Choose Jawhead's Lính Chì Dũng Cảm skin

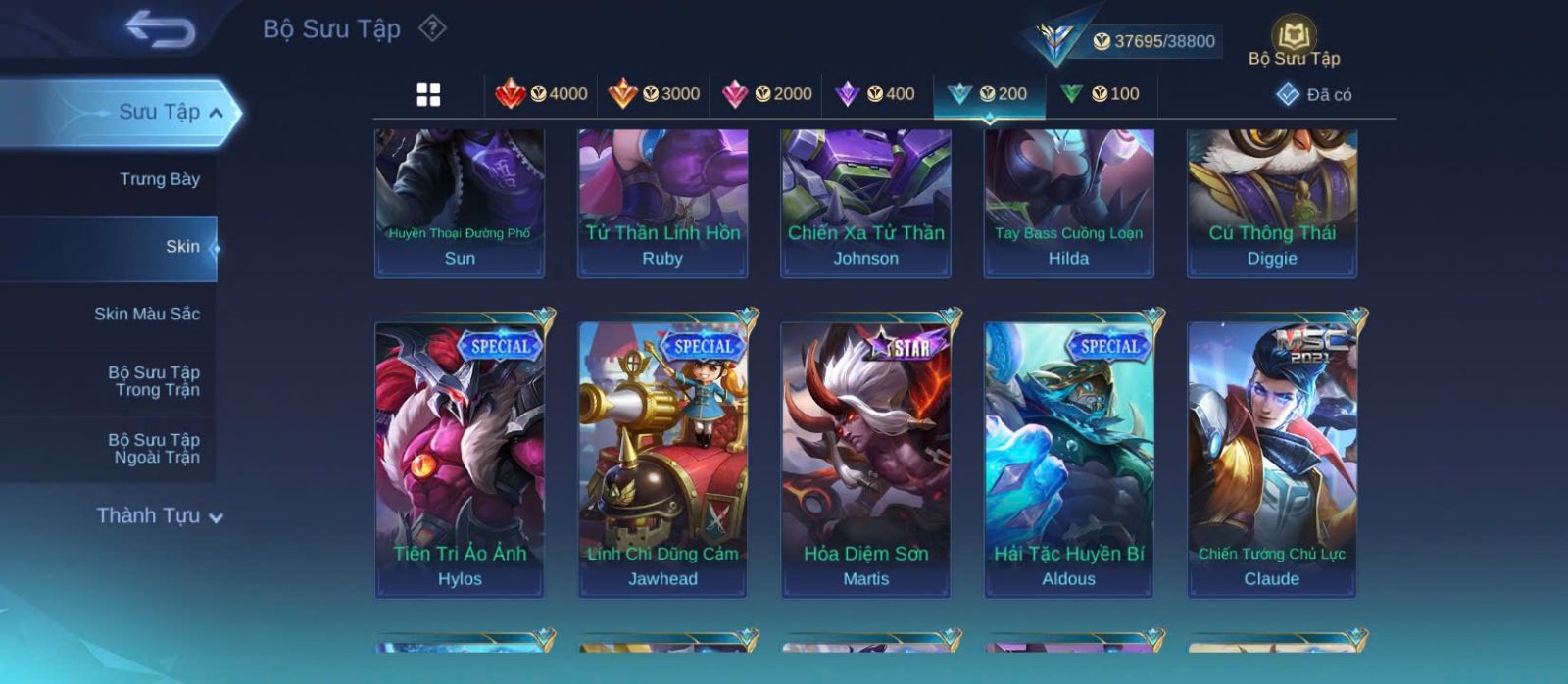662,458
